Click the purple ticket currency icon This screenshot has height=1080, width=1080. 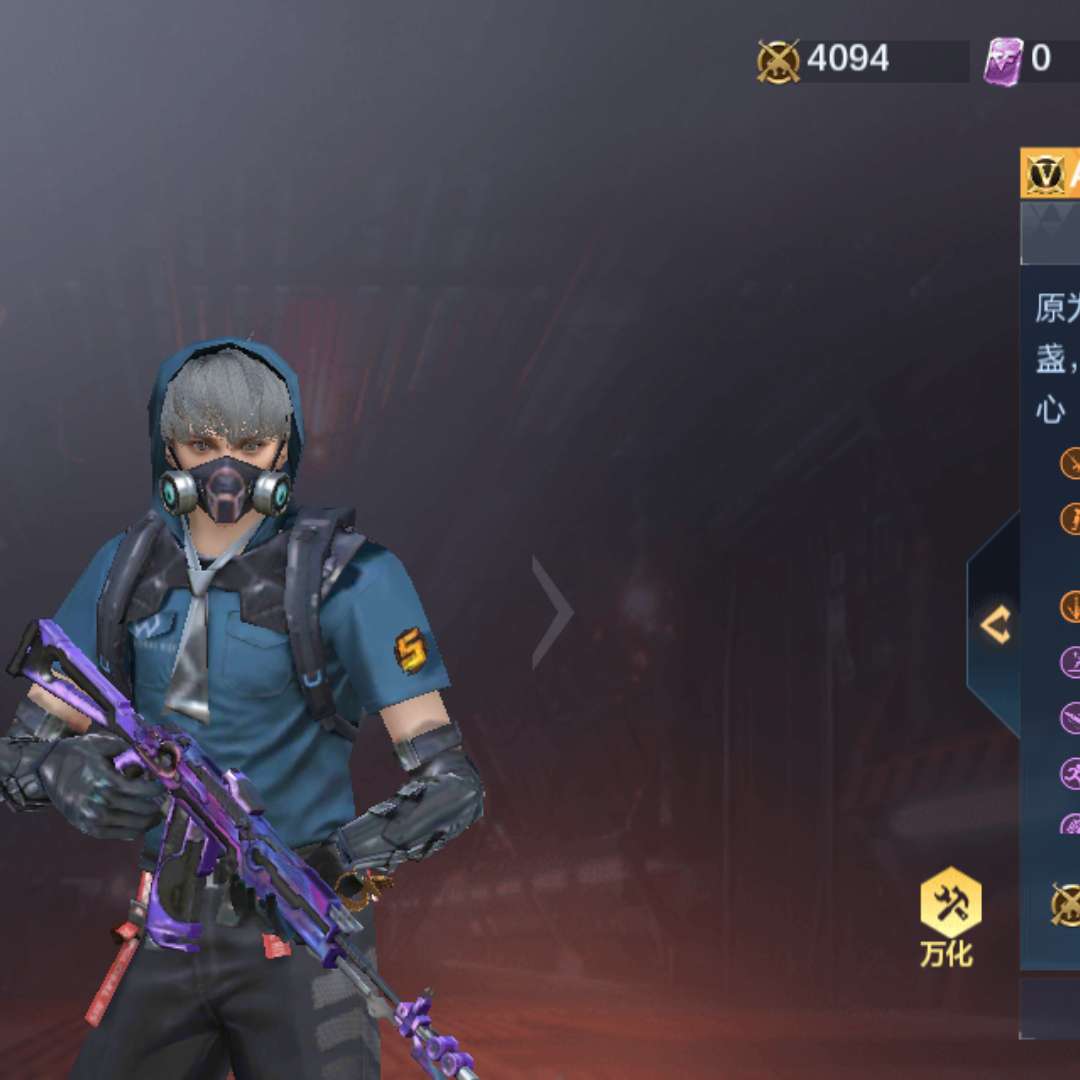point(1003,61)
